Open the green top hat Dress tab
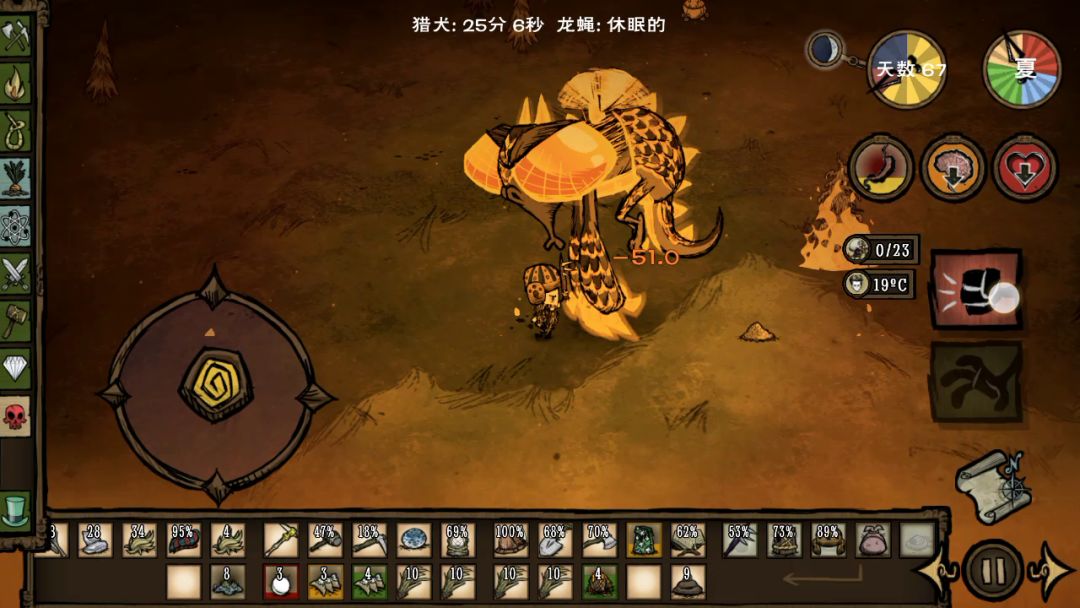This screenshot has width=1080, height=608. [x=15, y=509]
